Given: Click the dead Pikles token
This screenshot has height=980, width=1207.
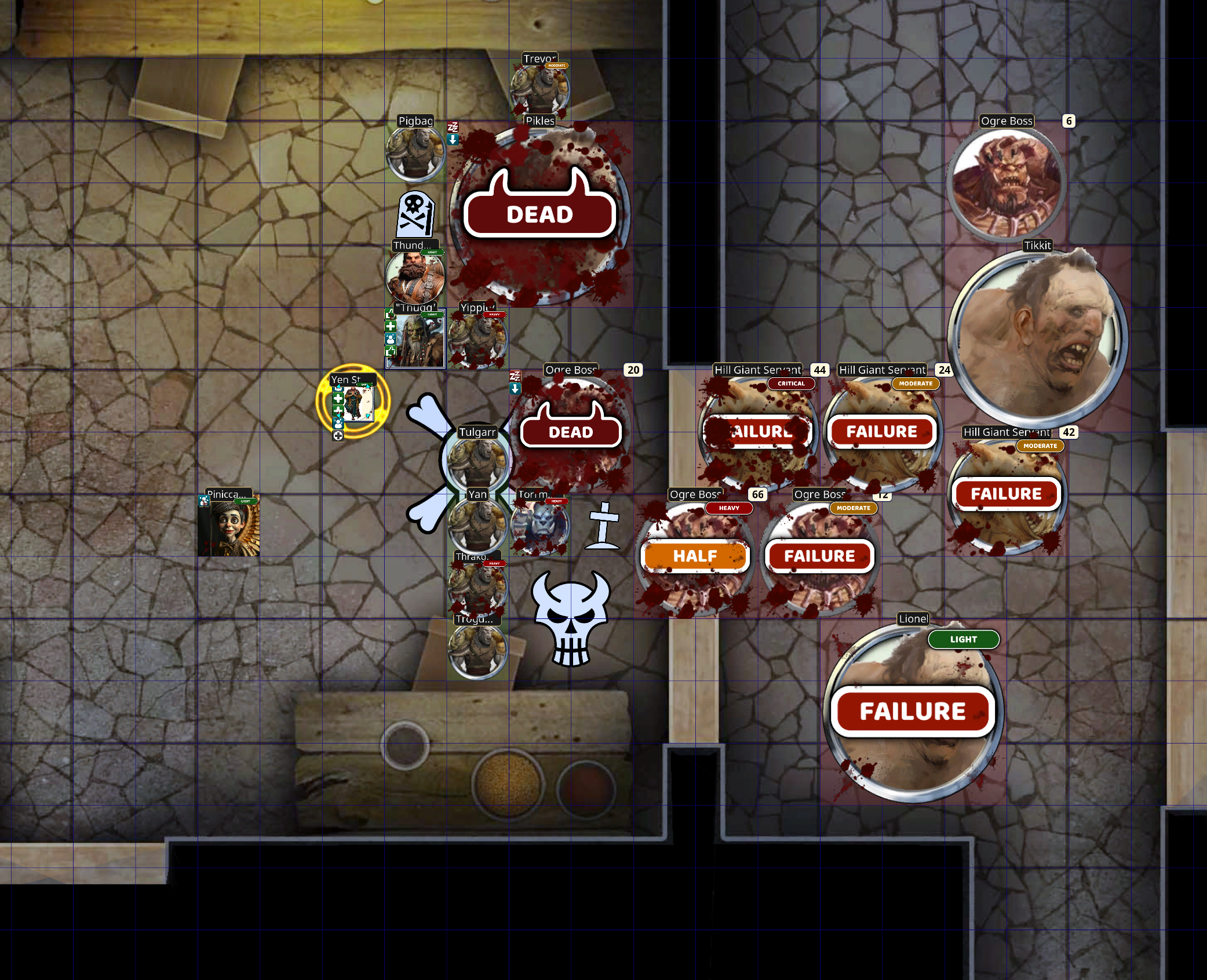Looking at the screenshot, I should pyautogui.click(x=539, y=214).
